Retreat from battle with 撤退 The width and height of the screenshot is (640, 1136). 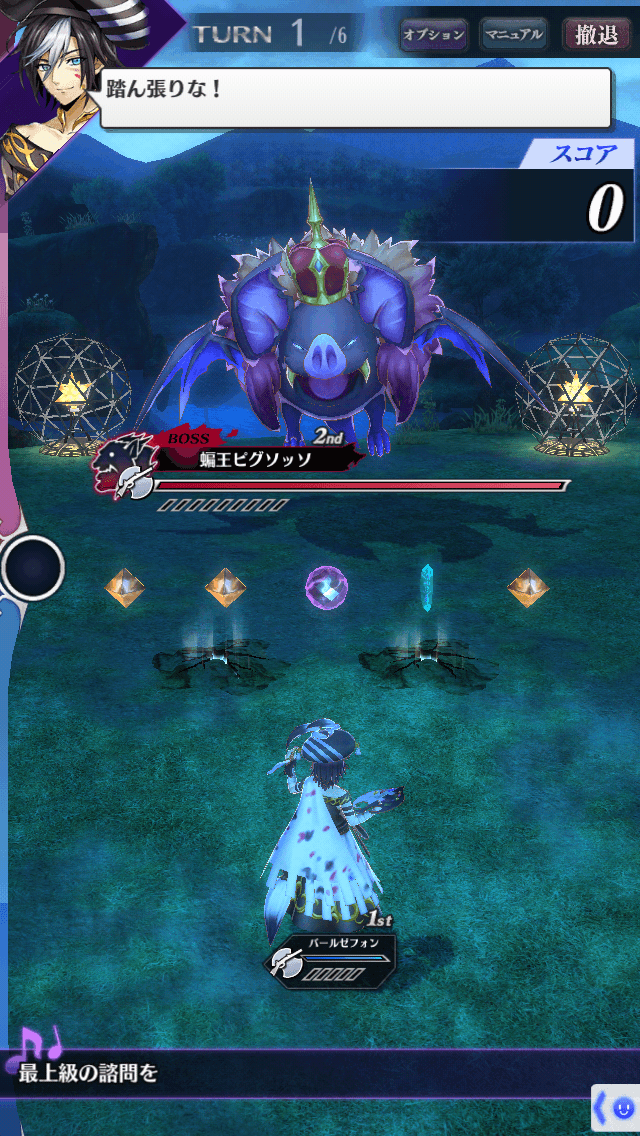coord(596,35)
